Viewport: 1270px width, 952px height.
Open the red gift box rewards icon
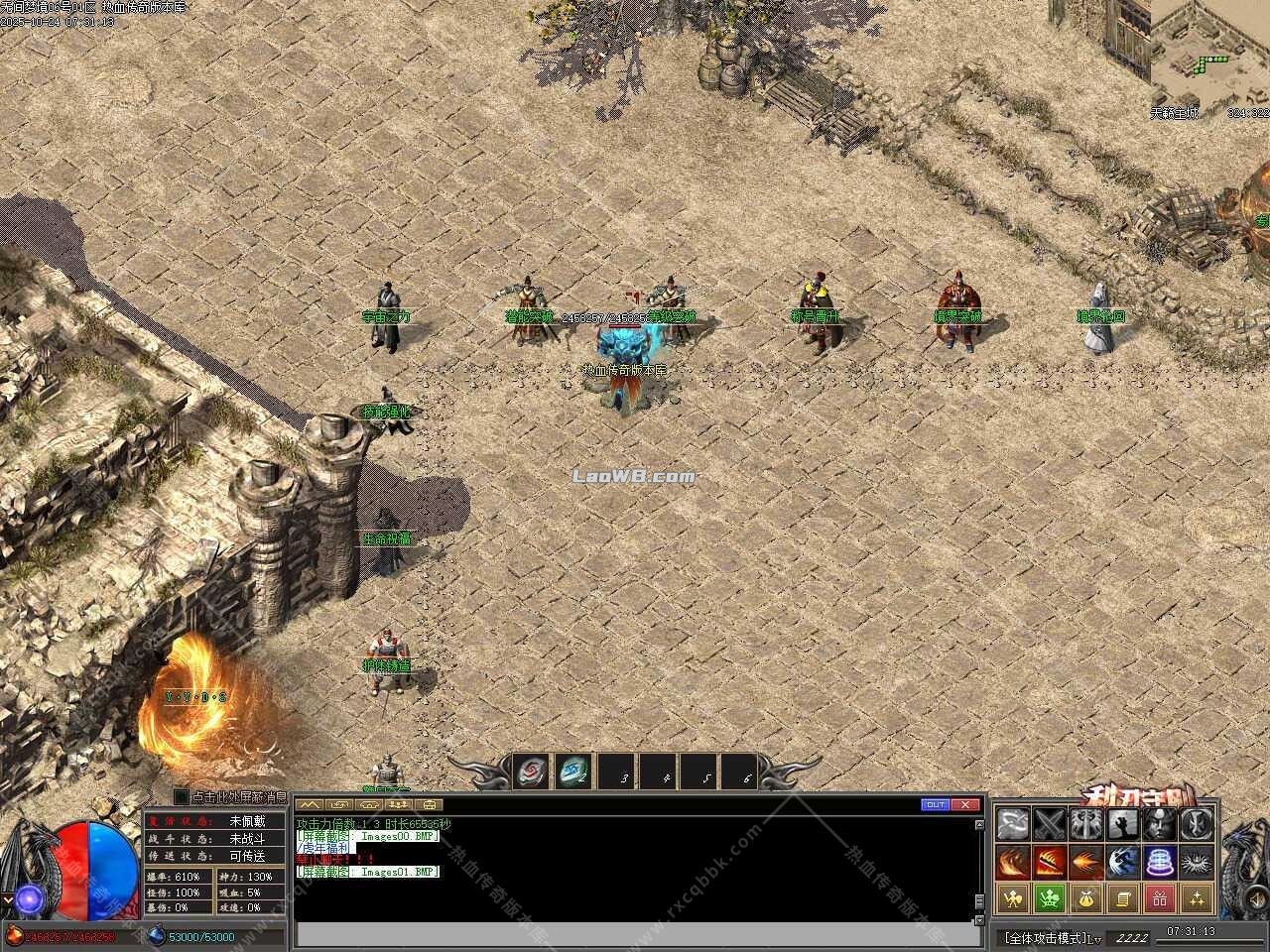[x=1159, y=897]
